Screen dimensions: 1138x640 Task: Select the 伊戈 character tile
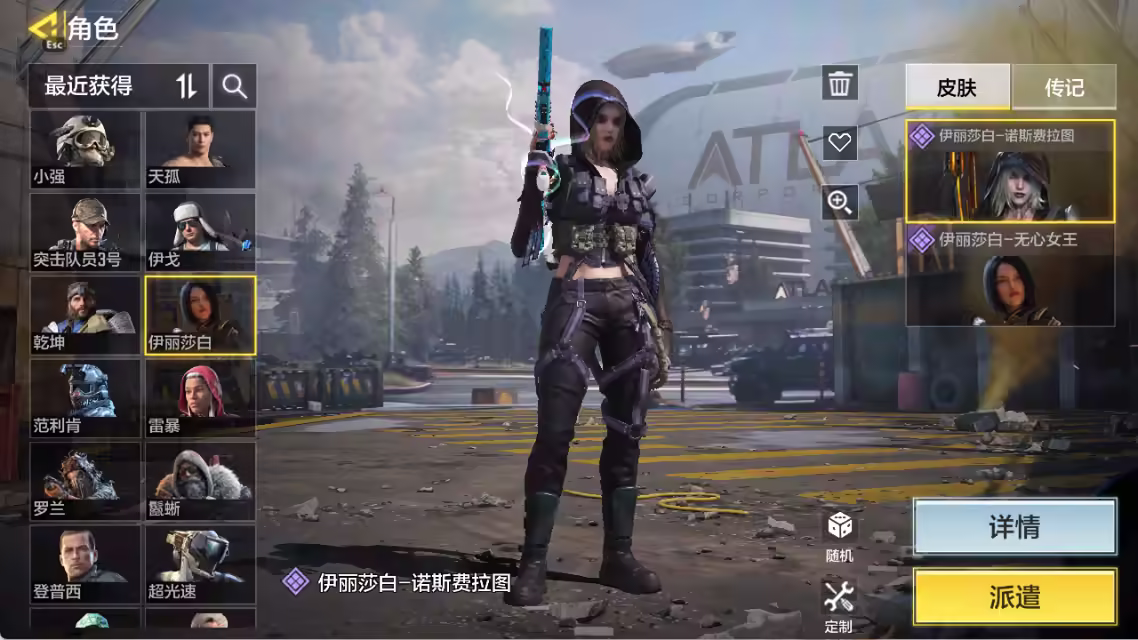point(200,232)
